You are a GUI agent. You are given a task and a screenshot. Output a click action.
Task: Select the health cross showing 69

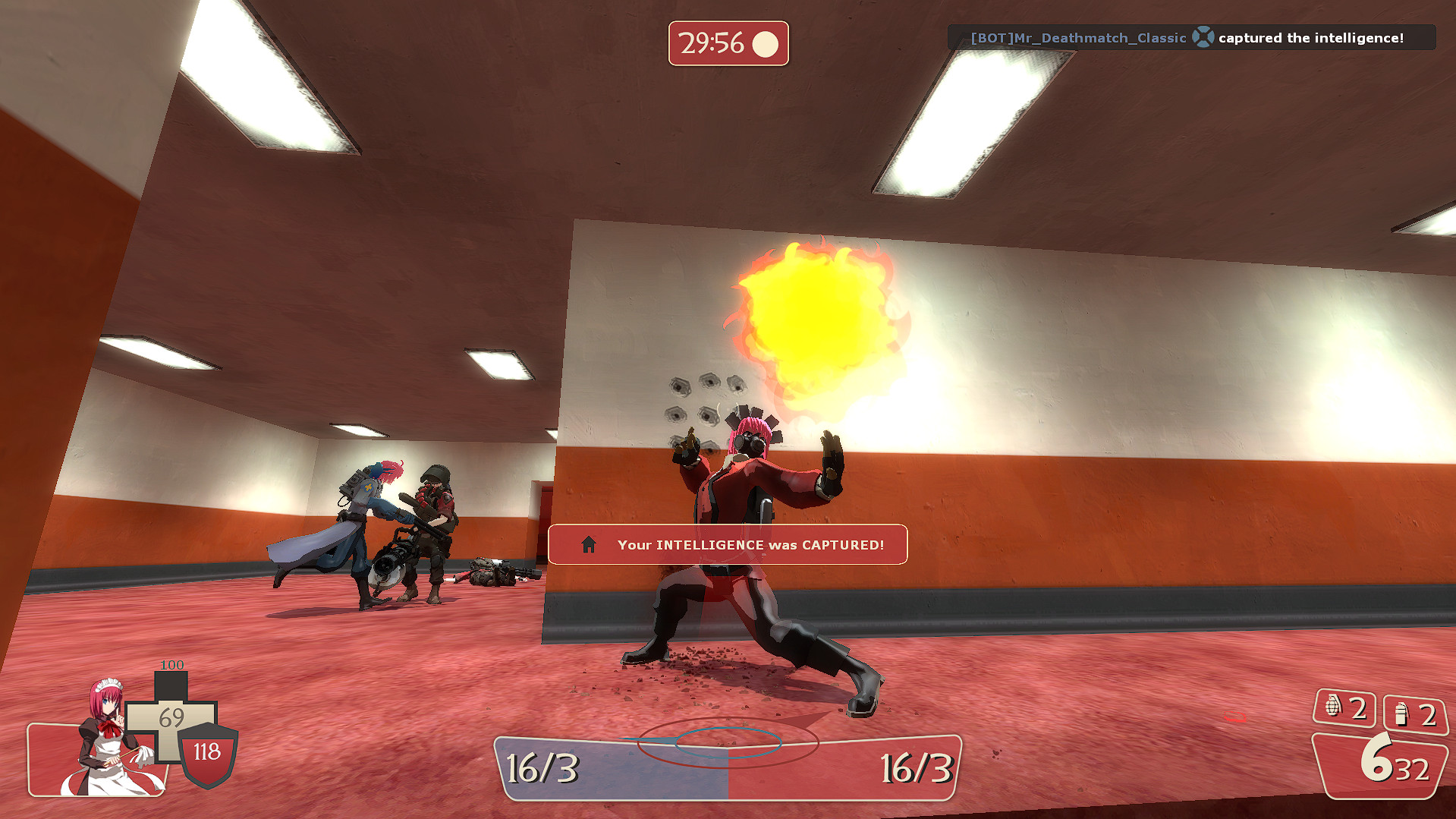click(x=171, y=717)
